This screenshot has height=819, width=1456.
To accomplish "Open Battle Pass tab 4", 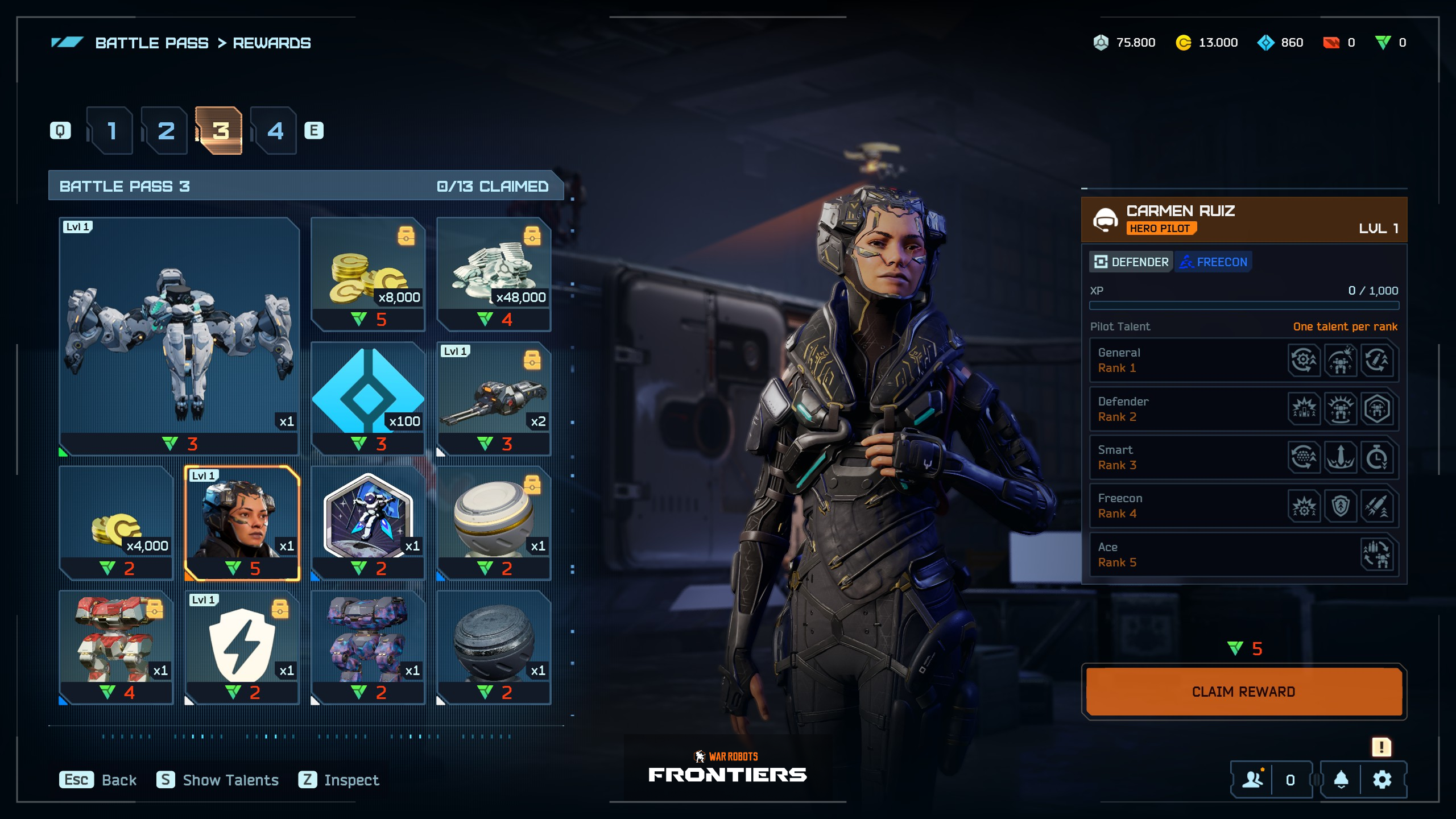I will 275,131.
